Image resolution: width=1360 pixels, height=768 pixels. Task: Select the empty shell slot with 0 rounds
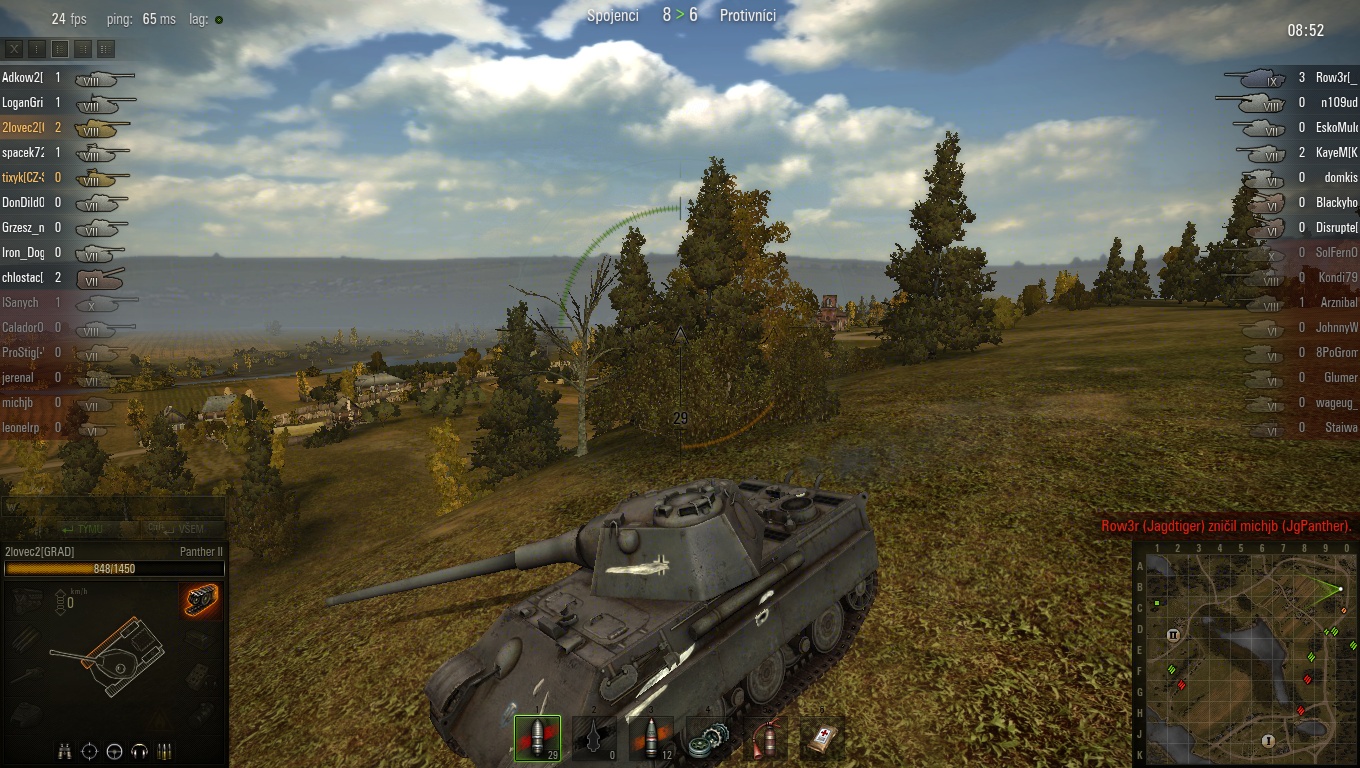point(594,738)
